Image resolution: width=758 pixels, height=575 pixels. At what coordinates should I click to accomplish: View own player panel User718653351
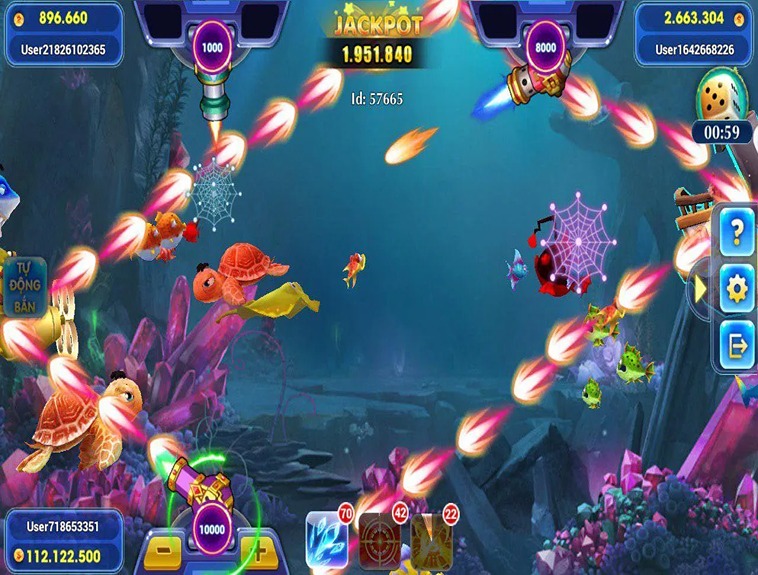pos(63,540)
